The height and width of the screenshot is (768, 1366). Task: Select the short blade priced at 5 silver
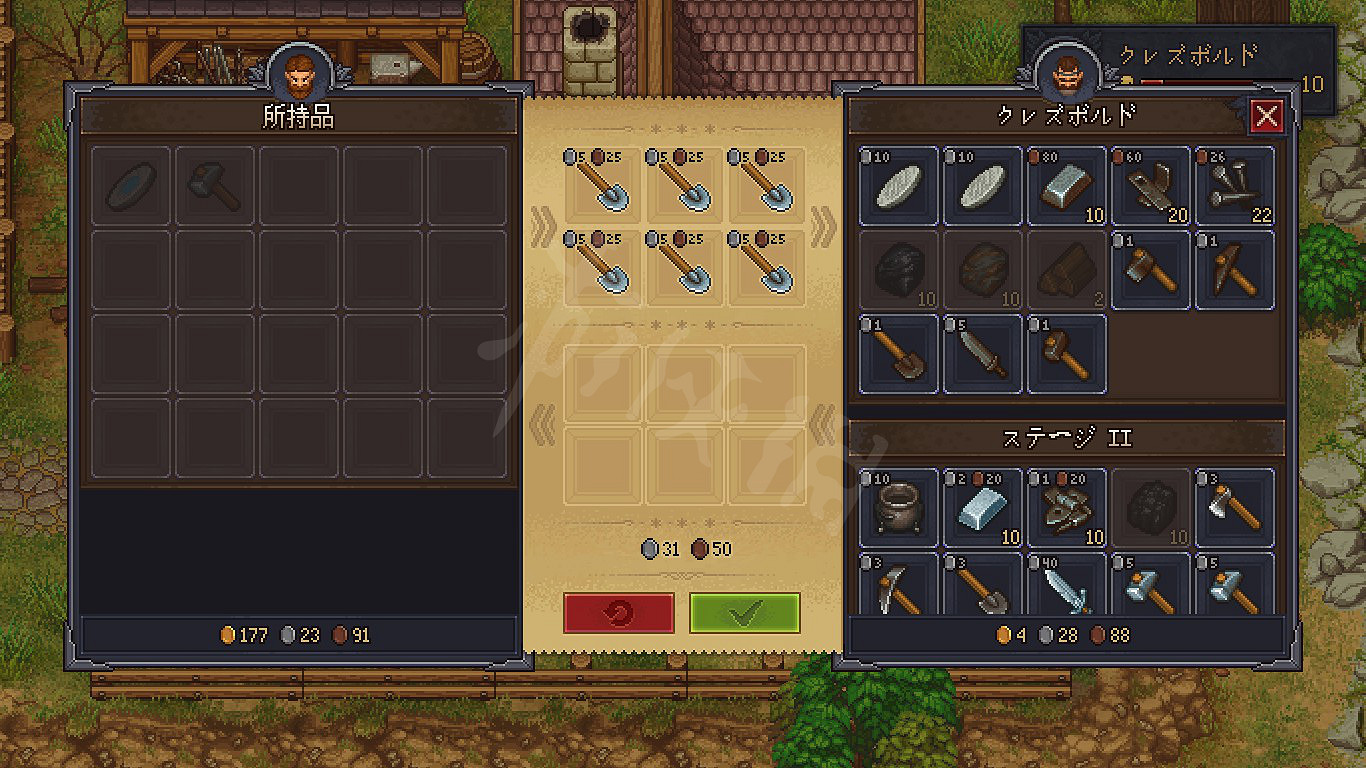tap(983, 354)
